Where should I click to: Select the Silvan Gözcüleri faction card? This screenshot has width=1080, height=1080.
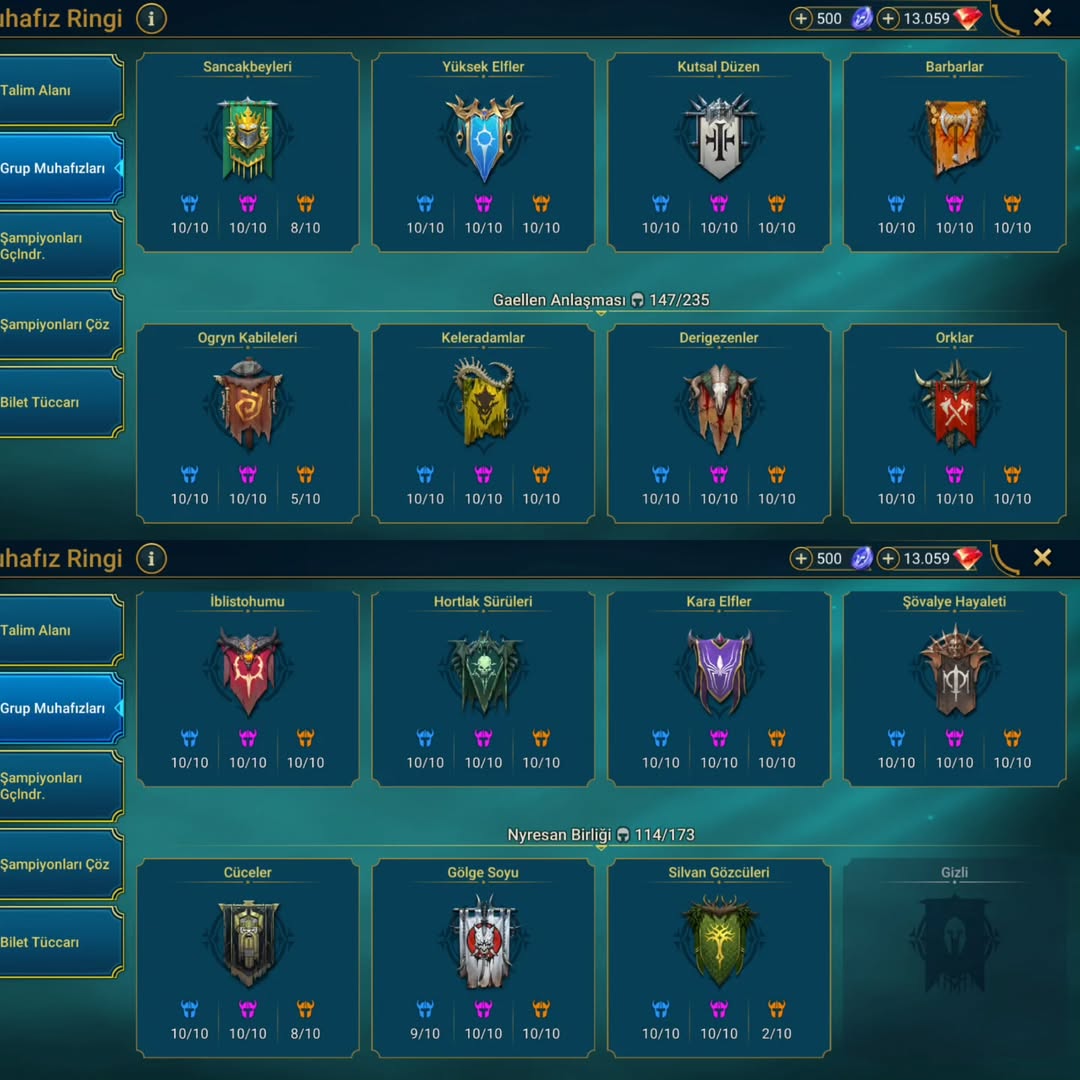click(x=719, y=943)
